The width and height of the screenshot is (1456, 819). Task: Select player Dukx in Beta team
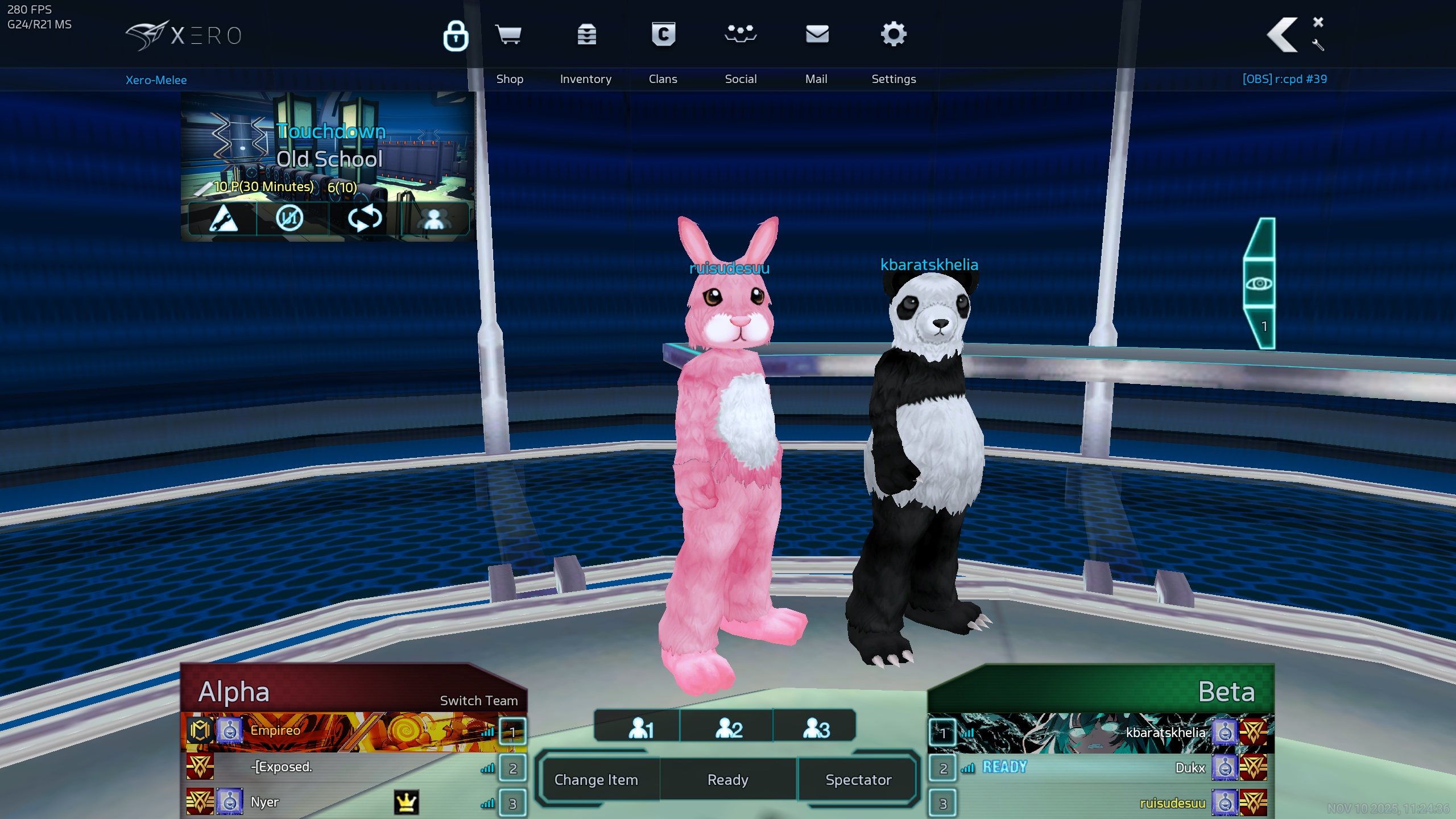[1190, 768]
